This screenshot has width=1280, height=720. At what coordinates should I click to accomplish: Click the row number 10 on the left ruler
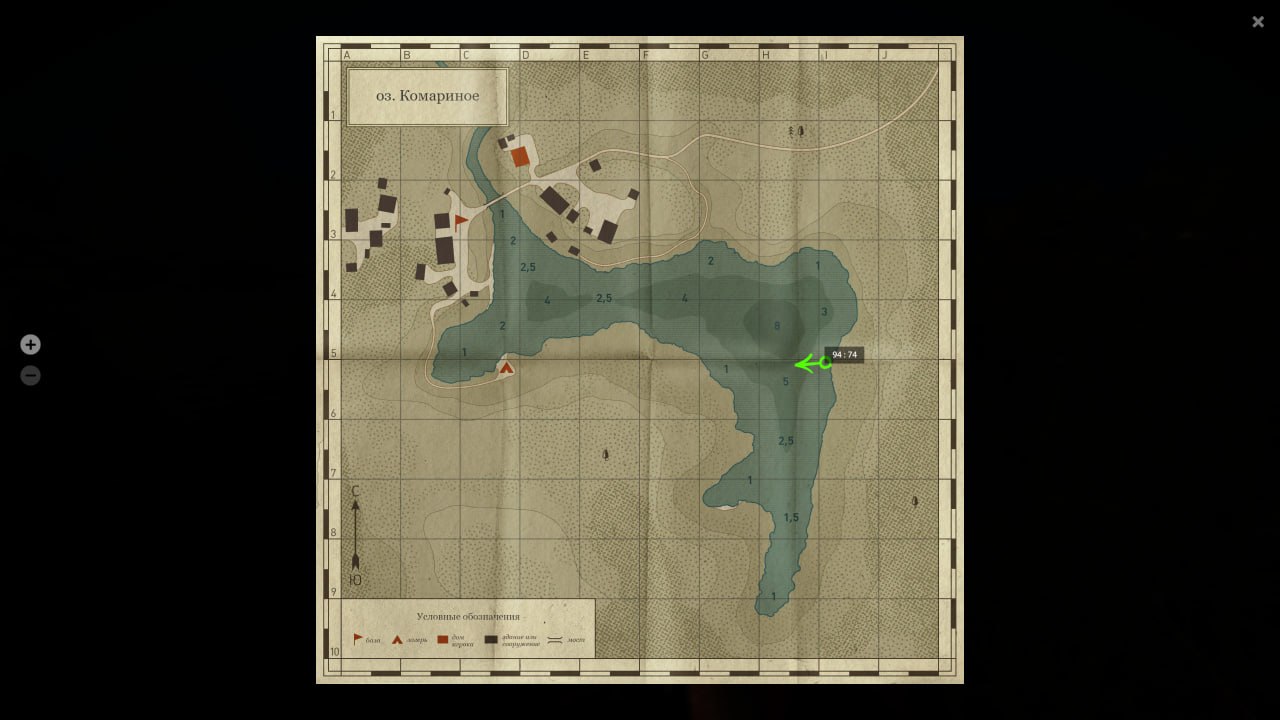pos(337,650)
